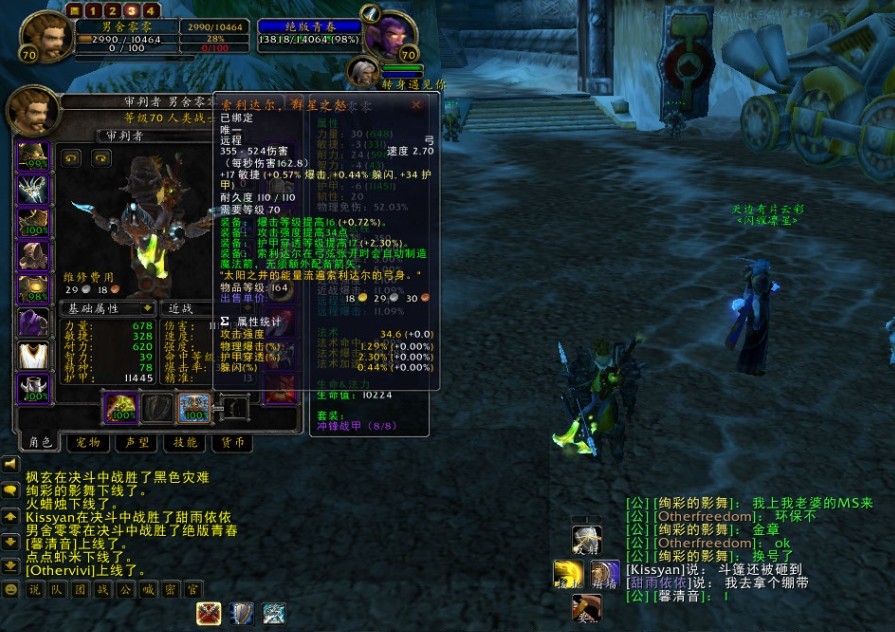Show the 货币 (Currency) tab
895x632 pixels.
point(232,442)
